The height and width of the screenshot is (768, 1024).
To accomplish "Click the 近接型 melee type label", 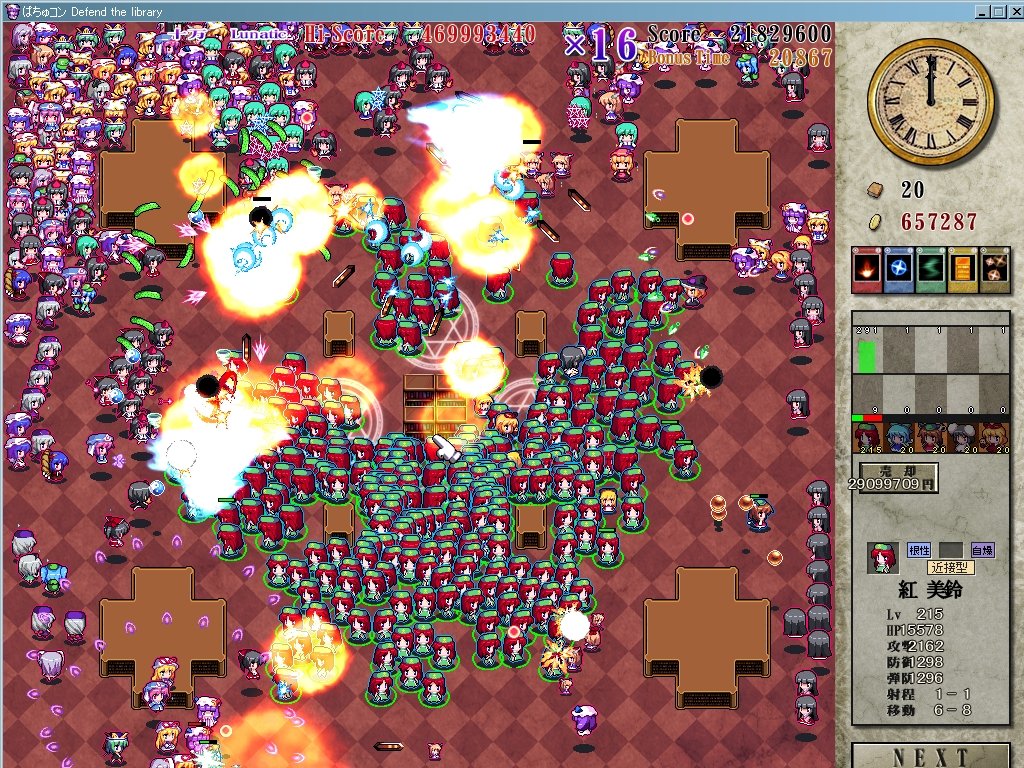I will click(950, 567).
